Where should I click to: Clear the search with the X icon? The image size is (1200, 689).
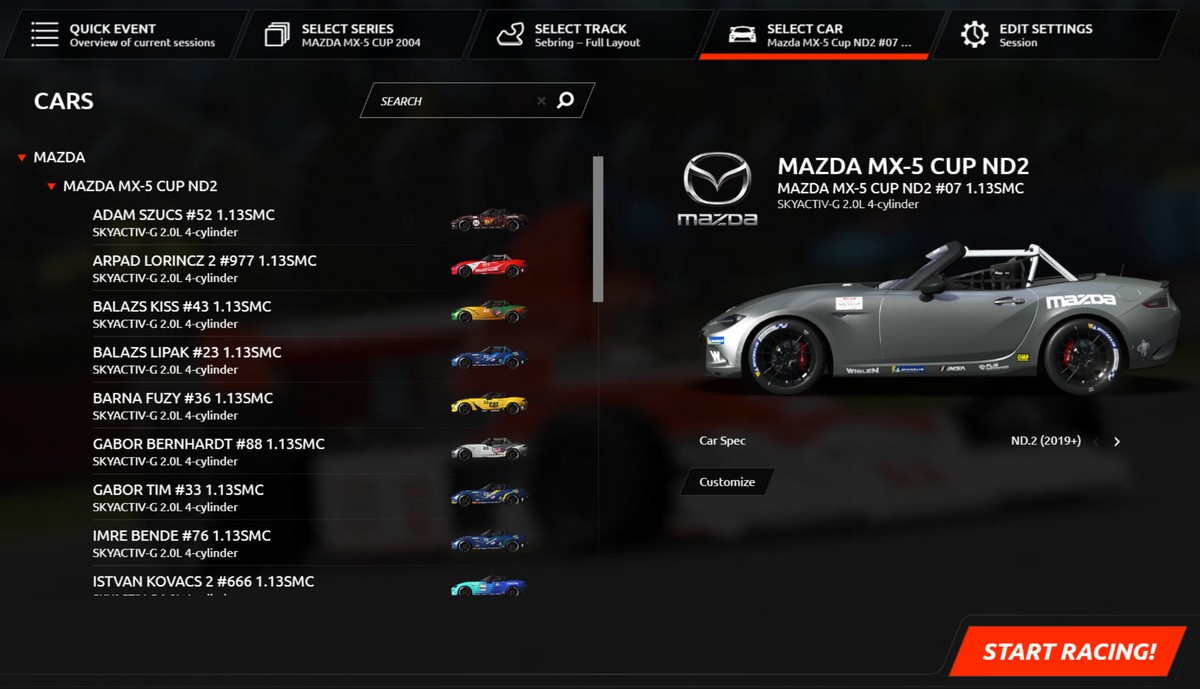pyautogui.click(x=541, y=101)
